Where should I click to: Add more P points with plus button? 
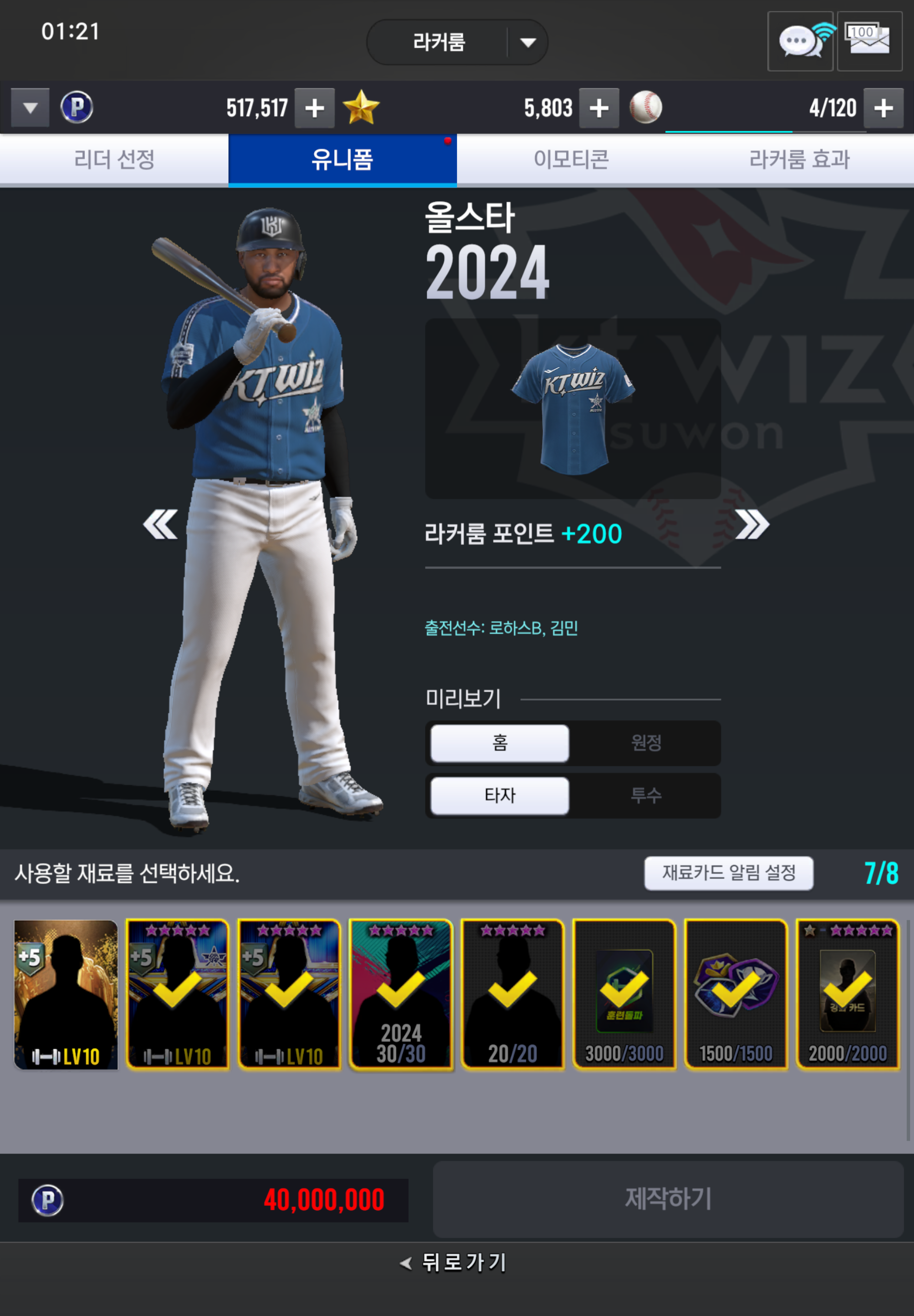(x=314, y=108)
